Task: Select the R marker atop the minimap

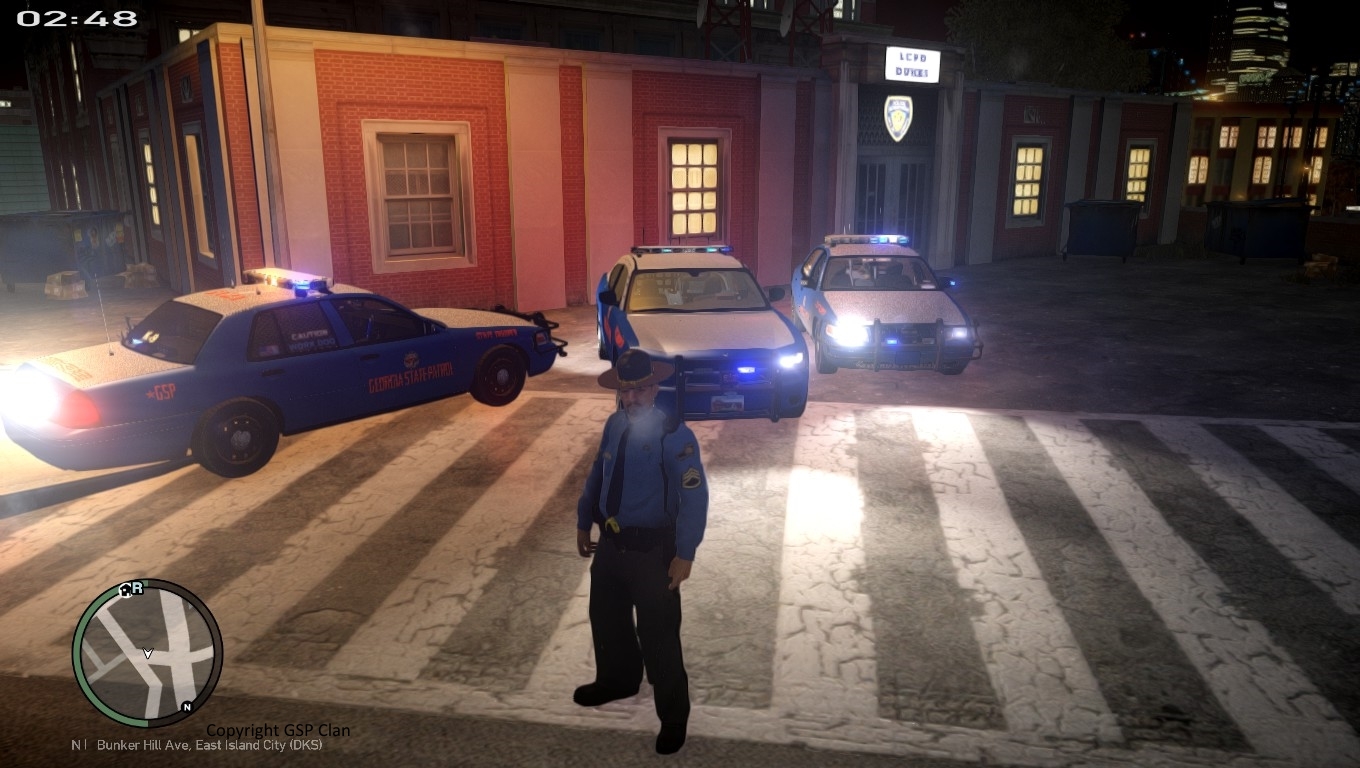Action: click(x=136, y=587)
